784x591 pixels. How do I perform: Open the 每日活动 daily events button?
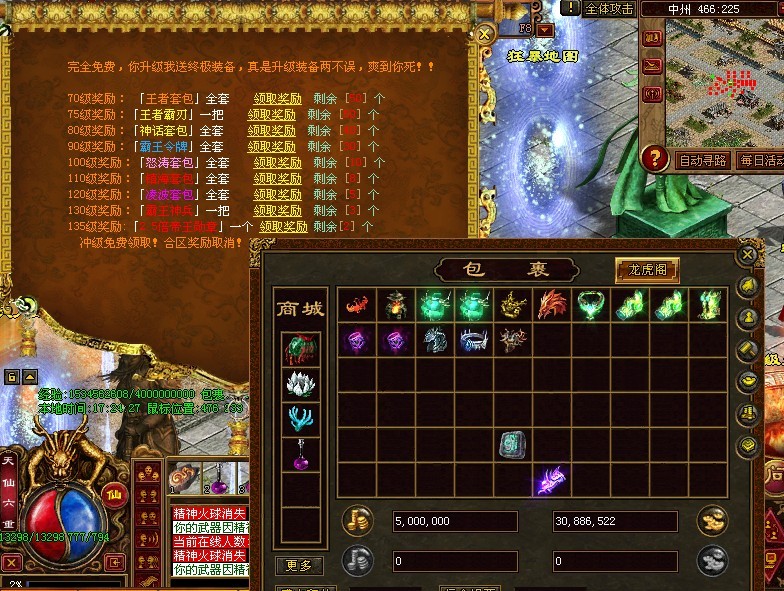(x=761, y=160)
